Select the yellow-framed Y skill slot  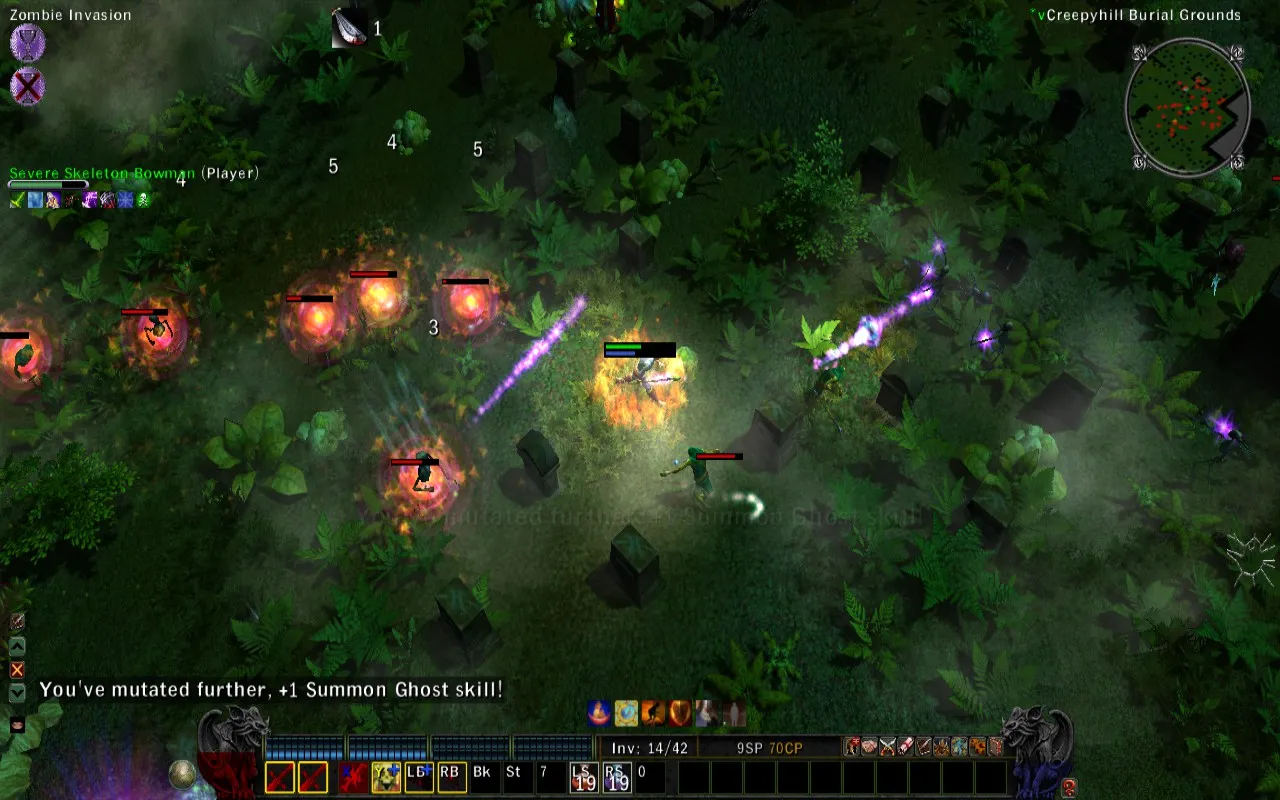click(386, 776)
